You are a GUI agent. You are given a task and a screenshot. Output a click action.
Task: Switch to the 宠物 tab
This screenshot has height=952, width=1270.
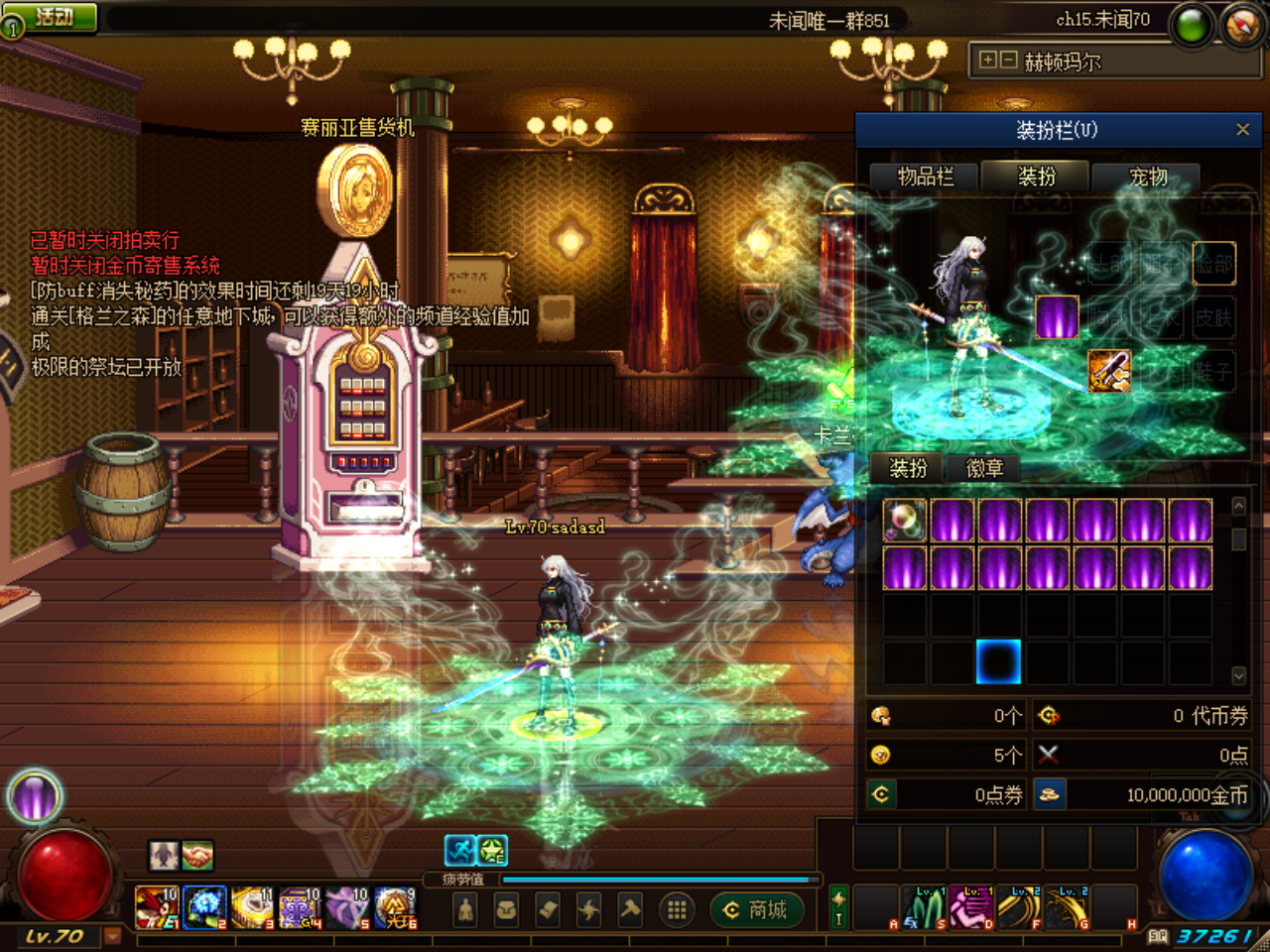tap(1147, 177)
